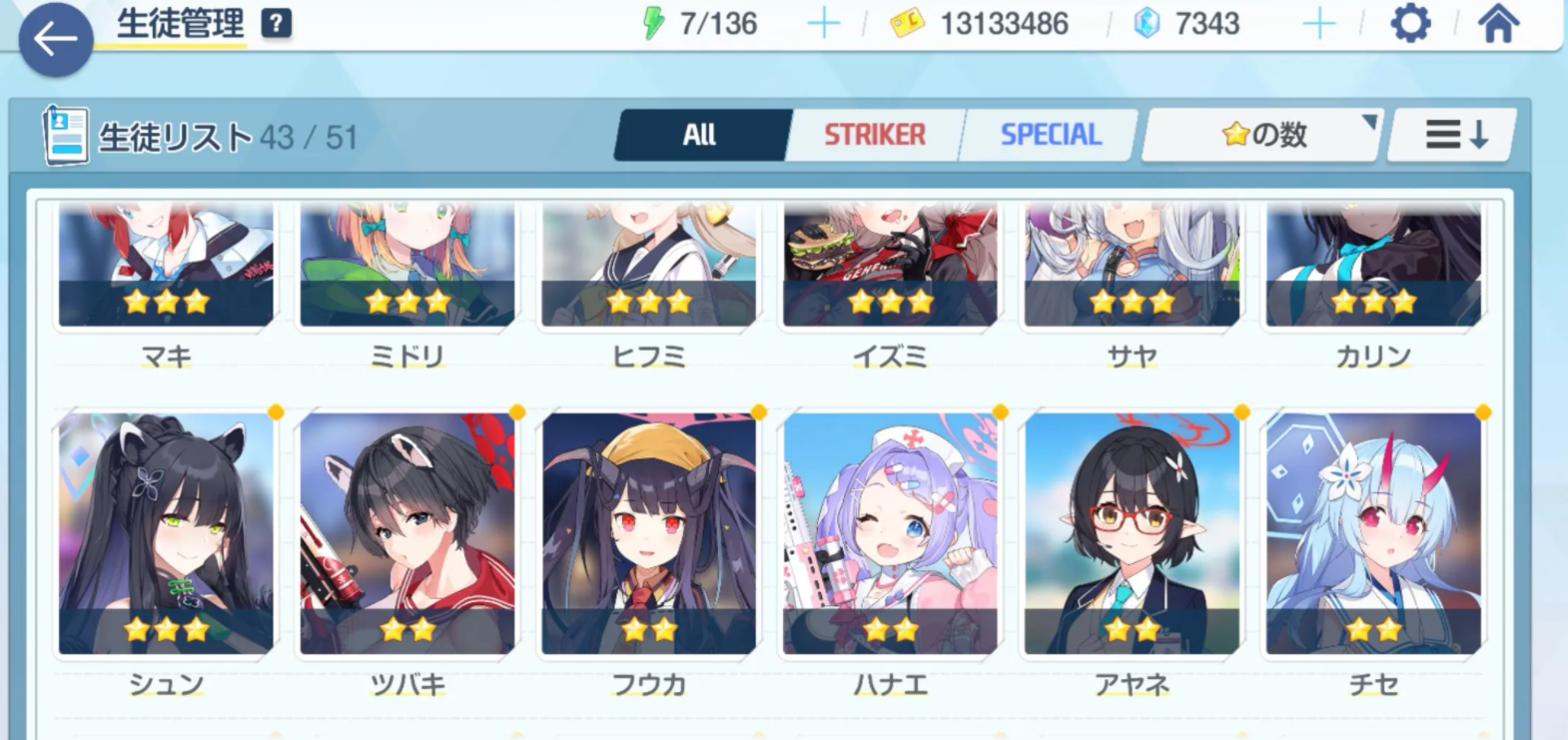Select student シュン
Screen dimensions: 1568x740
[x=166, y=534]
